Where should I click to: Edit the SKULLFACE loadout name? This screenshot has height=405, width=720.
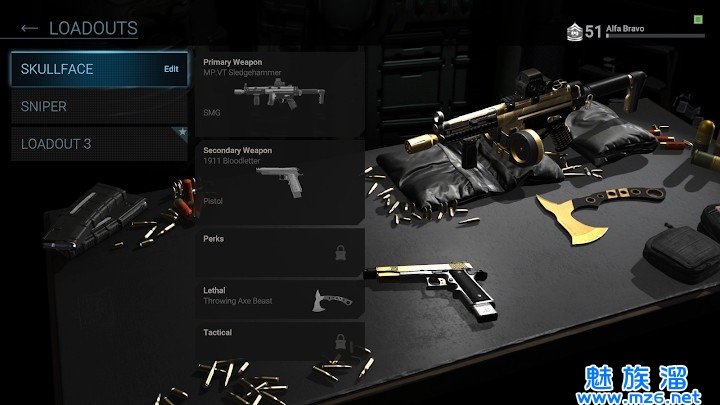[x=171, y=69]
